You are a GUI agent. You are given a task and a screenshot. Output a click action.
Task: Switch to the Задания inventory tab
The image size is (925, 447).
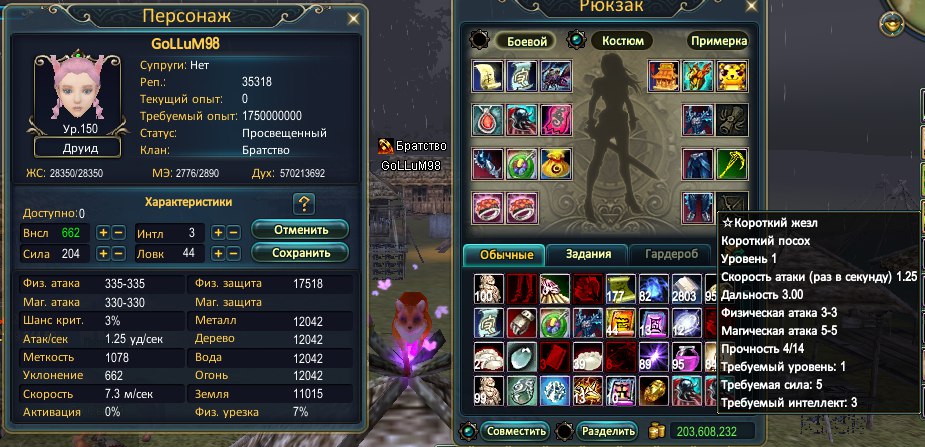[589, 254]
